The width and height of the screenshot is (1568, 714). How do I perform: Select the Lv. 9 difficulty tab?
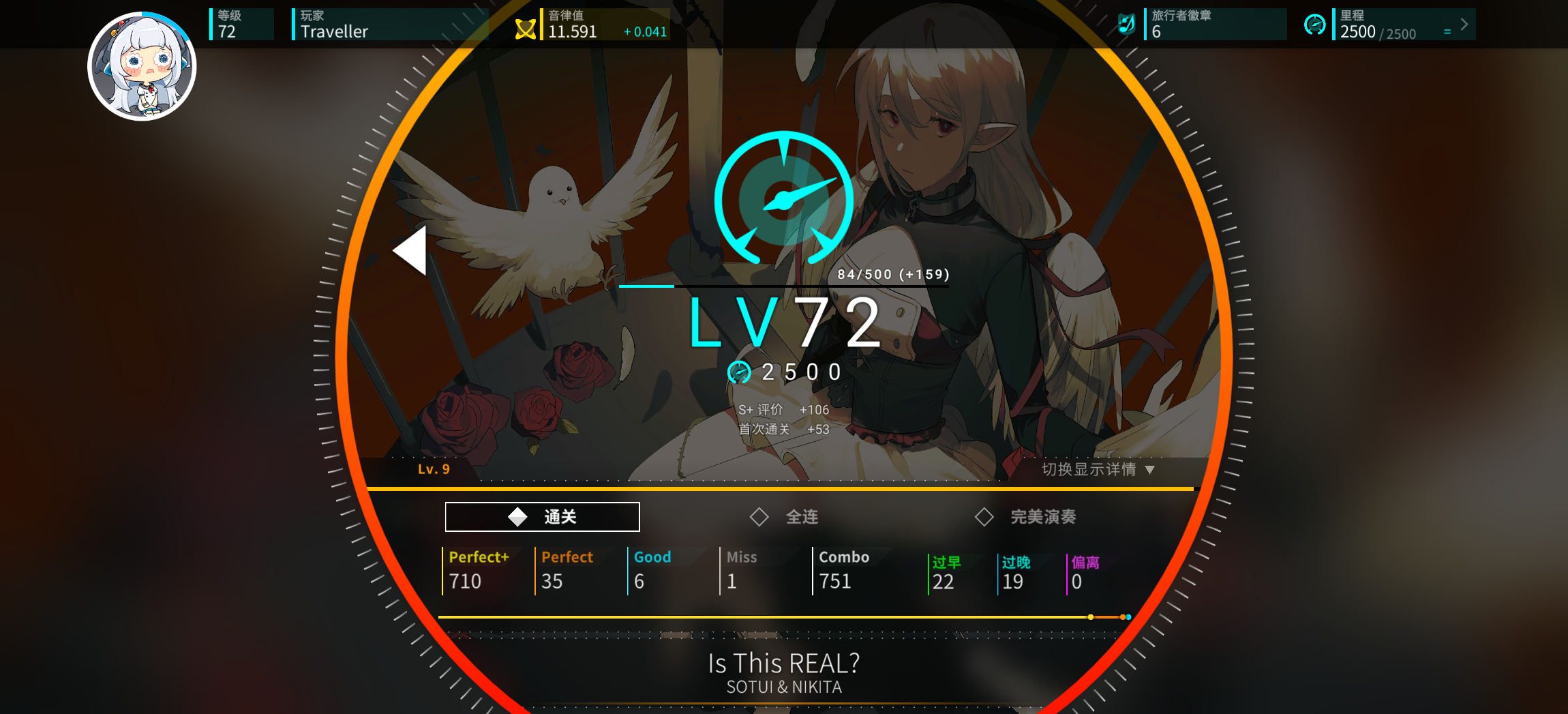point(434,469)
